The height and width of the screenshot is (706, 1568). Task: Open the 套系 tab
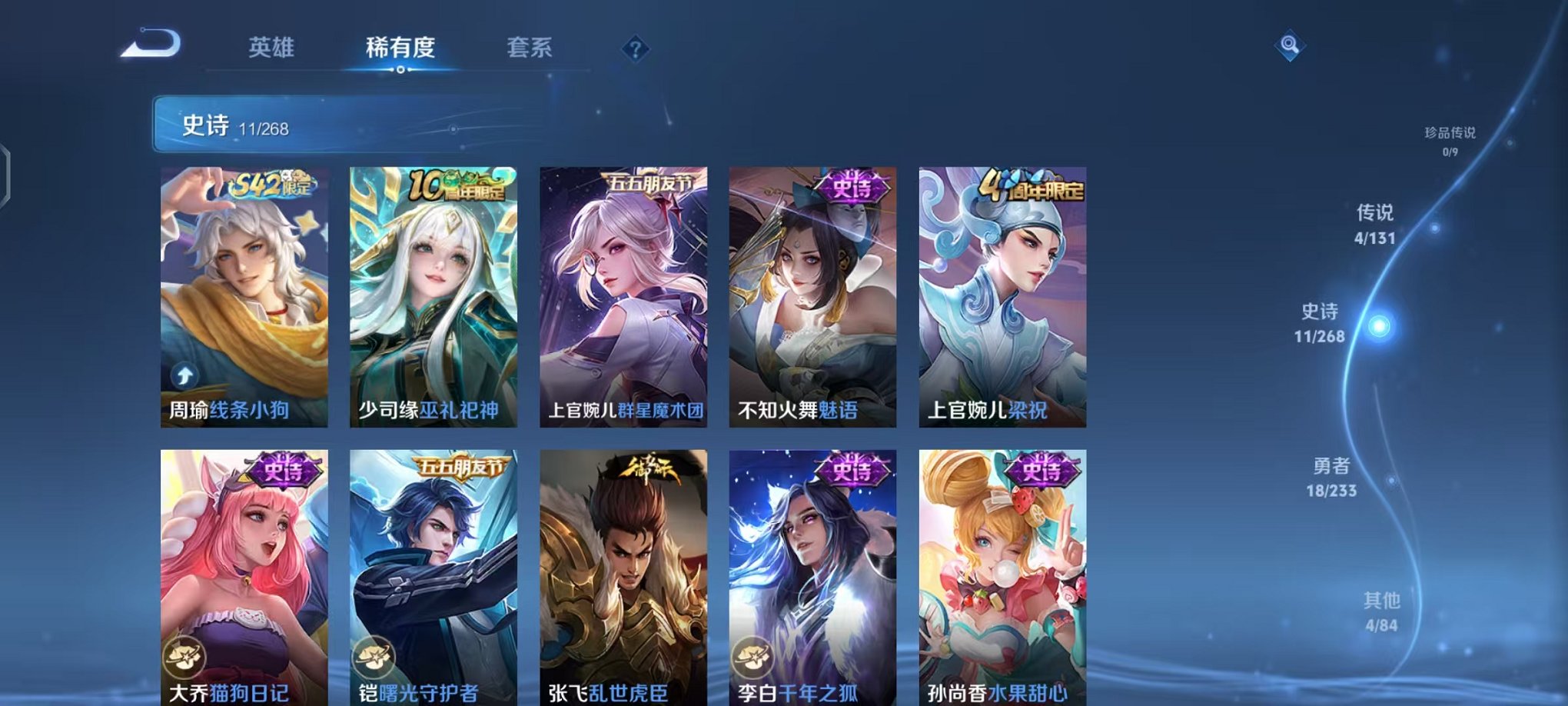click(x=529, y=46)
